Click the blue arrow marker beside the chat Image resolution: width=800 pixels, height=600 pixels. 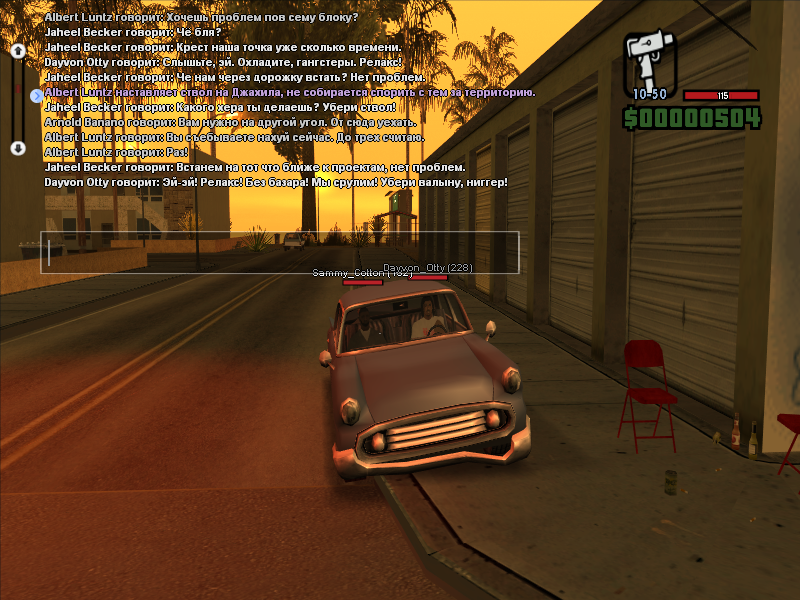pos(37,96)
